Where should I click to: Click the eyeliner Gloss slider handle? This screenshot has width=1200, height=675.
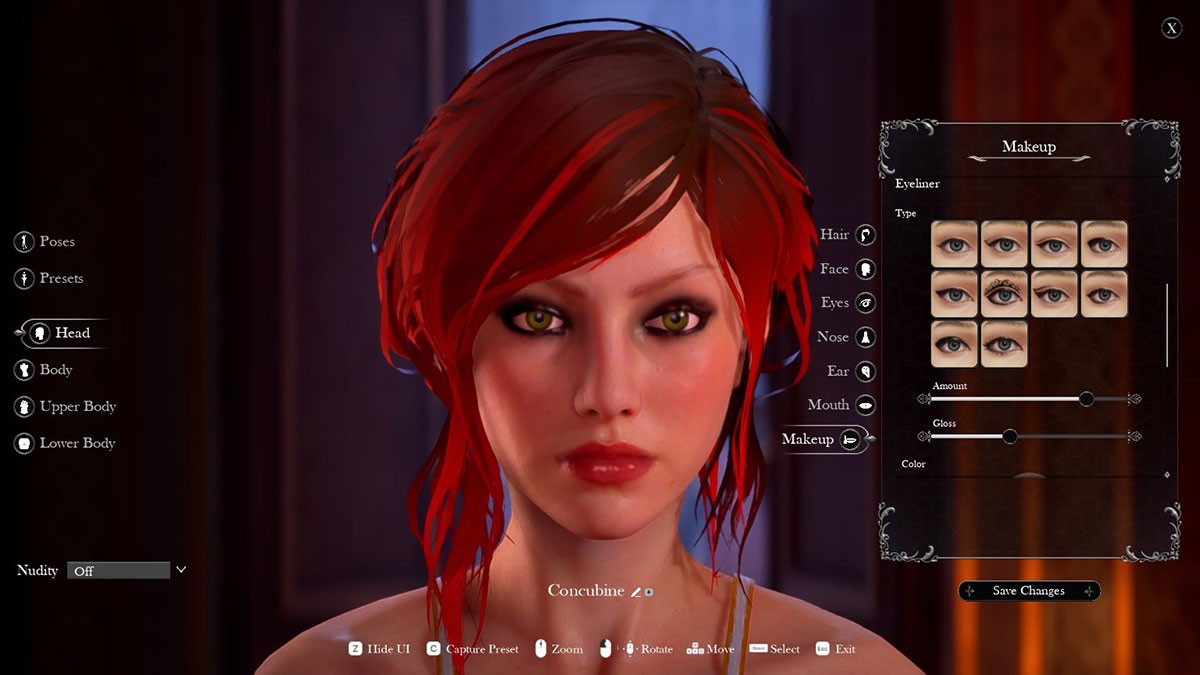[x=1009, y=436]
